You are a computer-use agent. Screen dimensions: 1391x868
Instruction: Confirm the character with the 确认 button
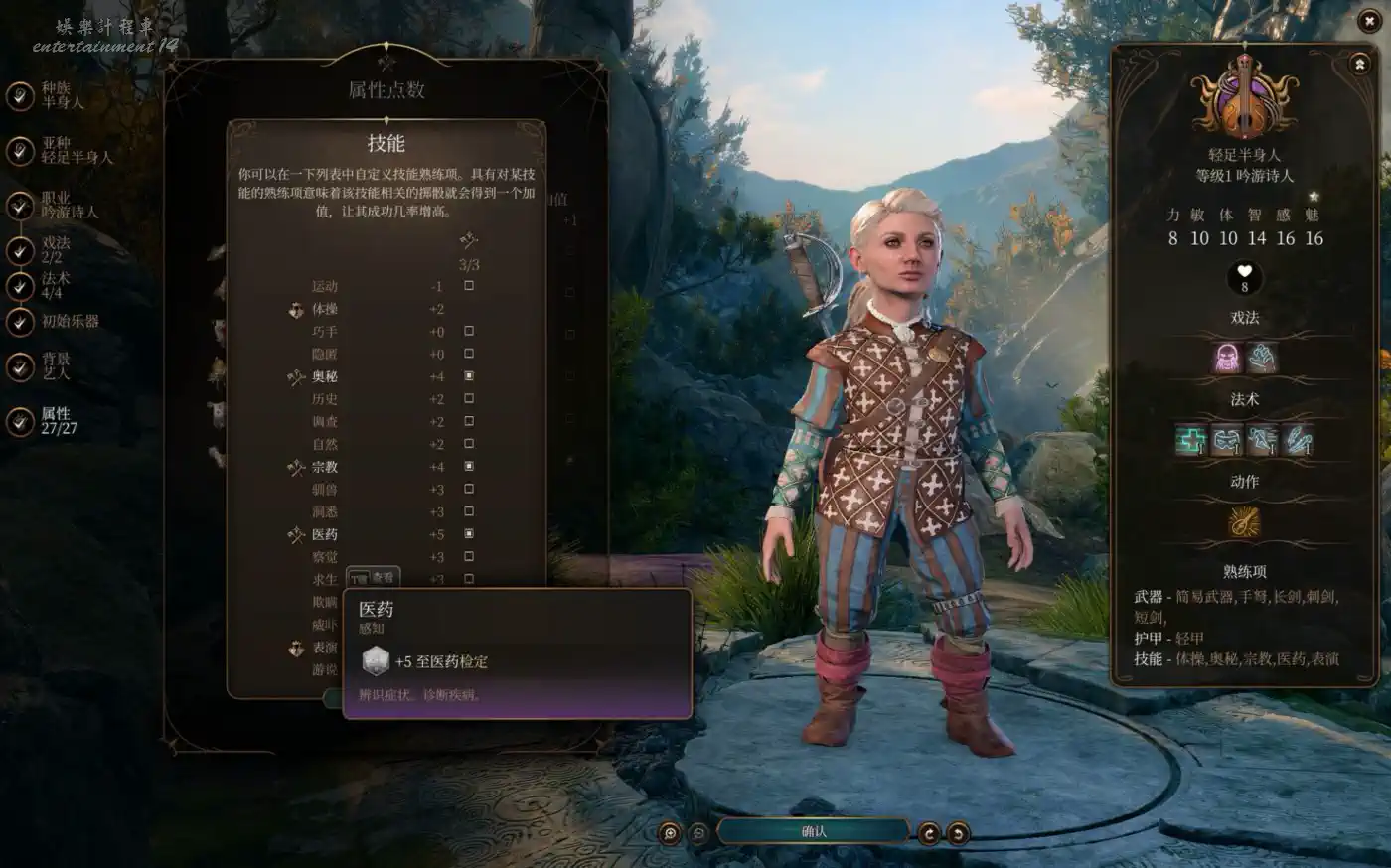813,832
